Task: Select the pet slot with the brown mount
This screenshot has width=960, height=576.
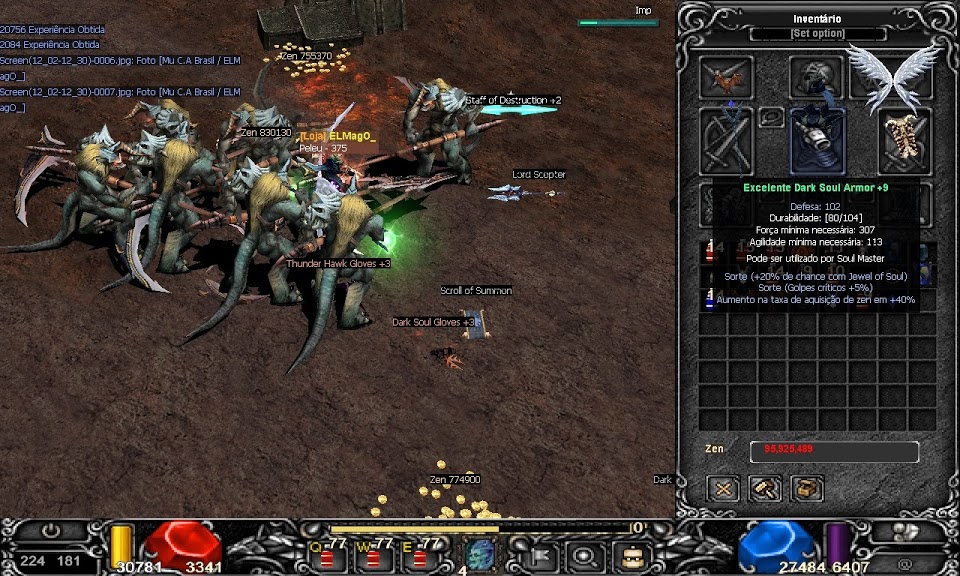Action: [x=726, y=76]
